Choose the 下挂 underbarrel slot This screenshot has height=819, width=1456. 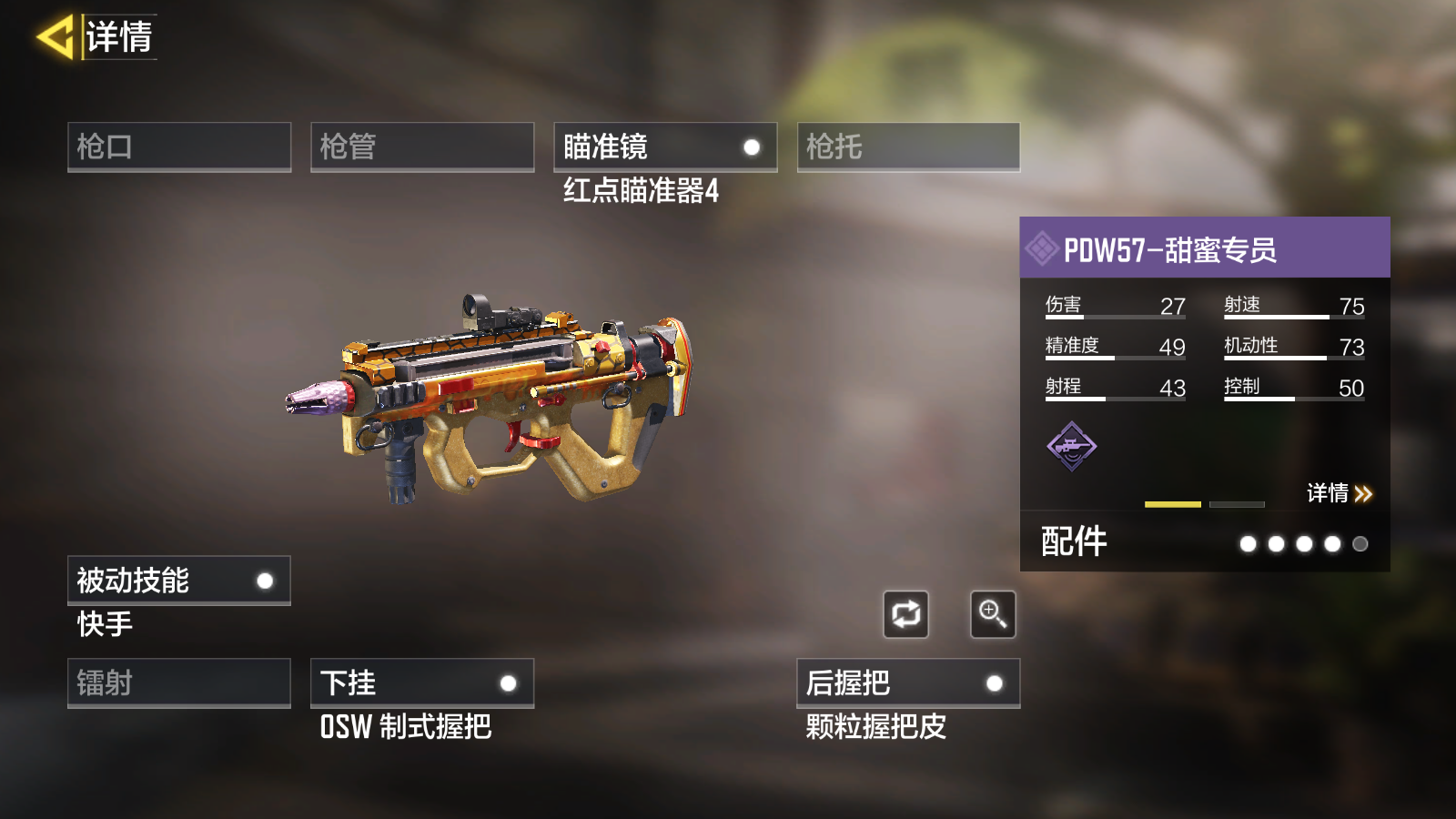click(422, 682)
